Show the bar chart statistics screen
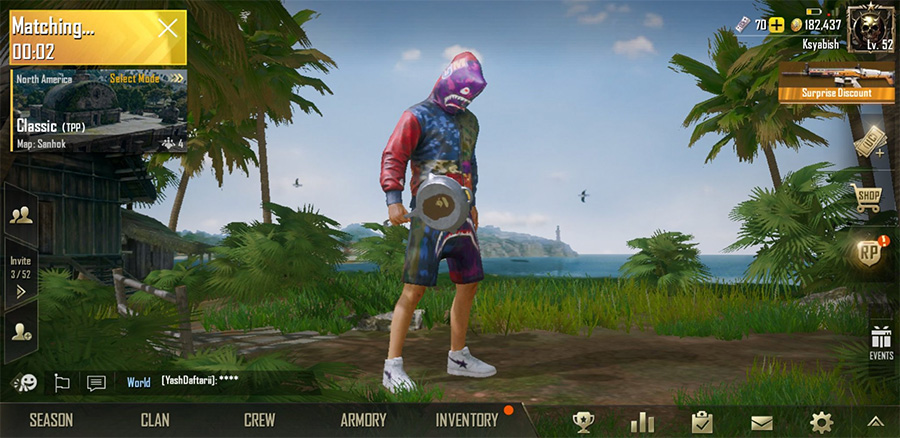The height and width of the screenshot is (438, 900). (642, 422)
